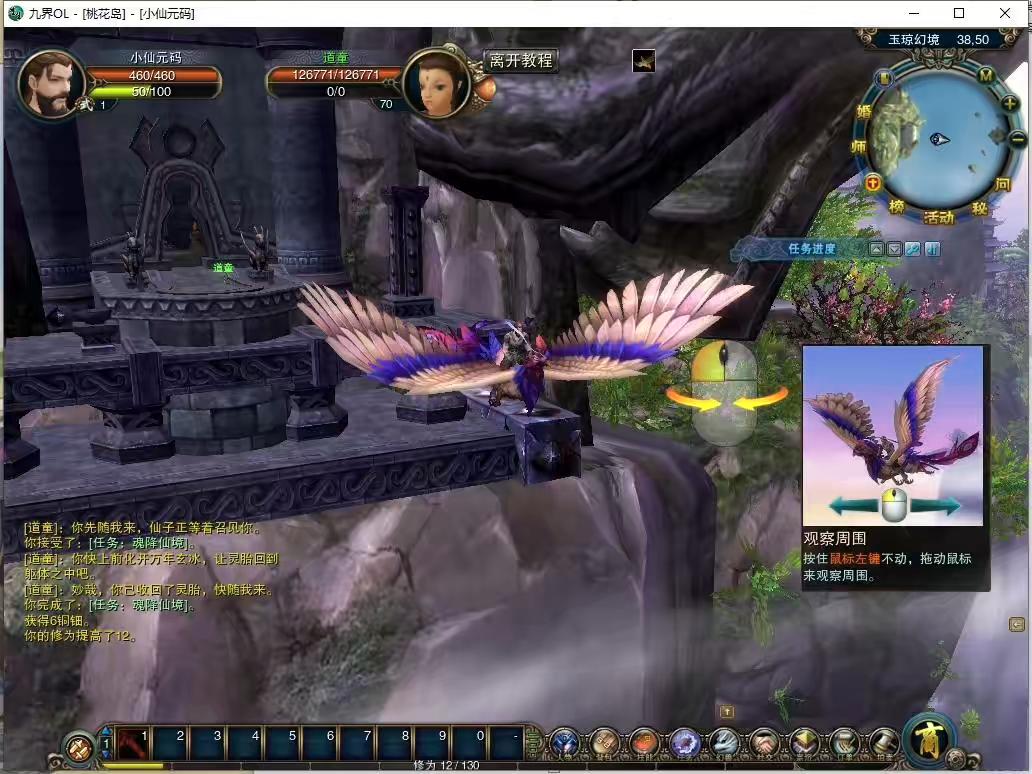Collapse the 任务进度 quest tracker up arrow
1032x774 pixels.
pyautogui.click(x=876, y=249)
